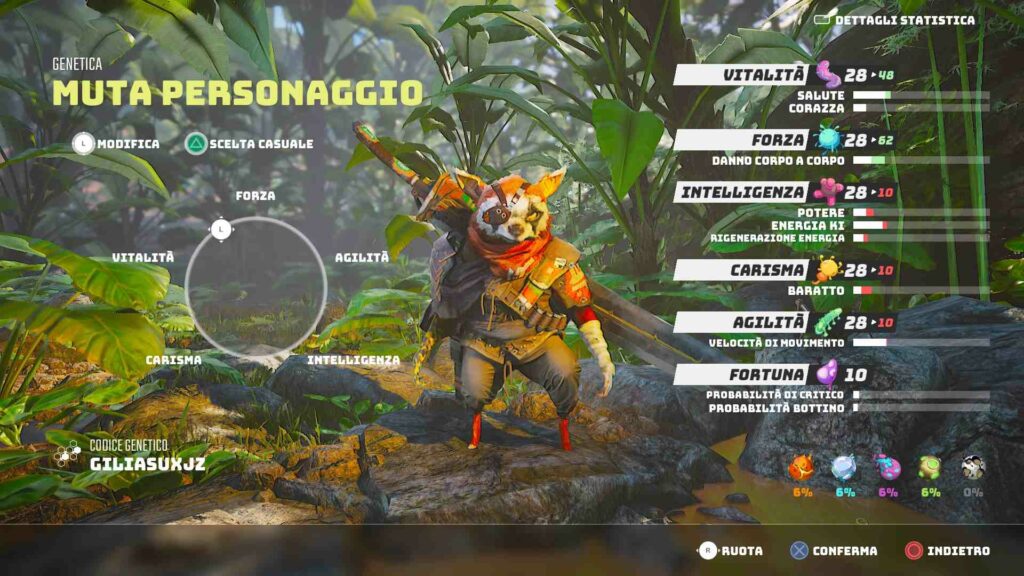Image resolution: width=1024 pixels, height=576 pixels.
Task: Select the Intelligenza stat row header
Action: pyautogui.click(x=742, y=192)
